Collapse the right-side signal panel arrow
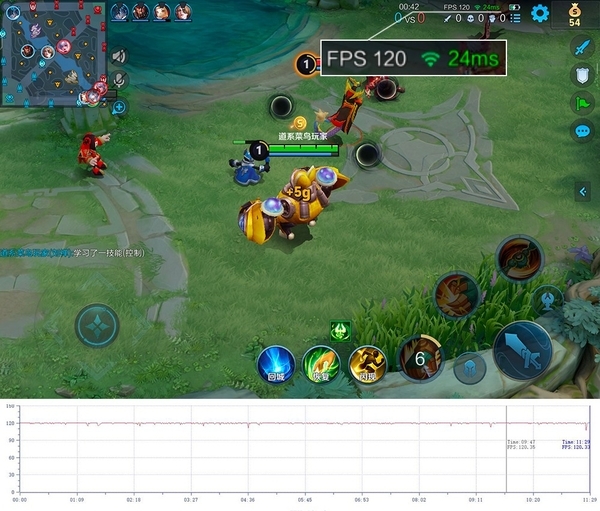The width and height of the screenshot is (600, 511). point(582,191)
